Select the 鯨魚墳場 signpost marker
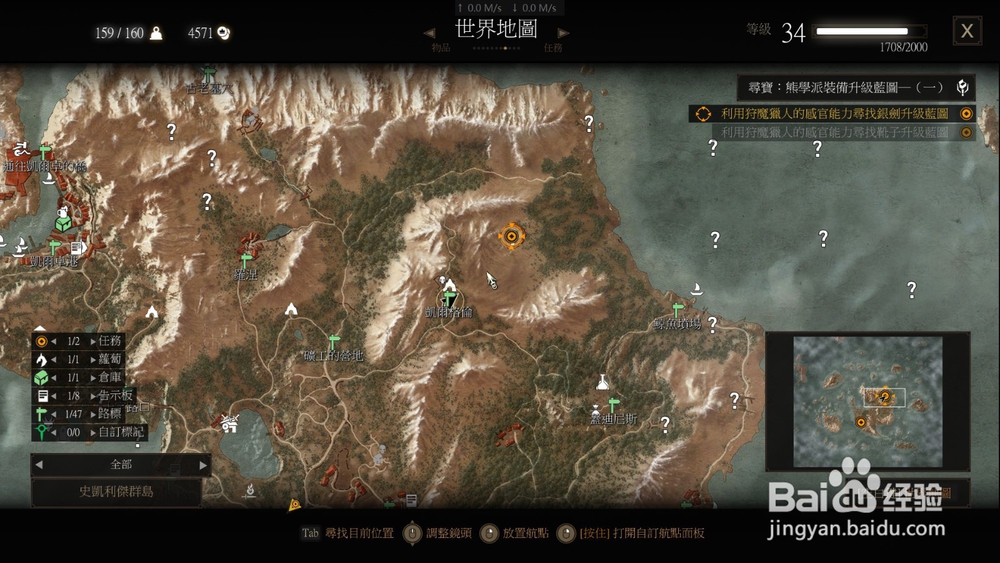 click(x=677, y=309)
